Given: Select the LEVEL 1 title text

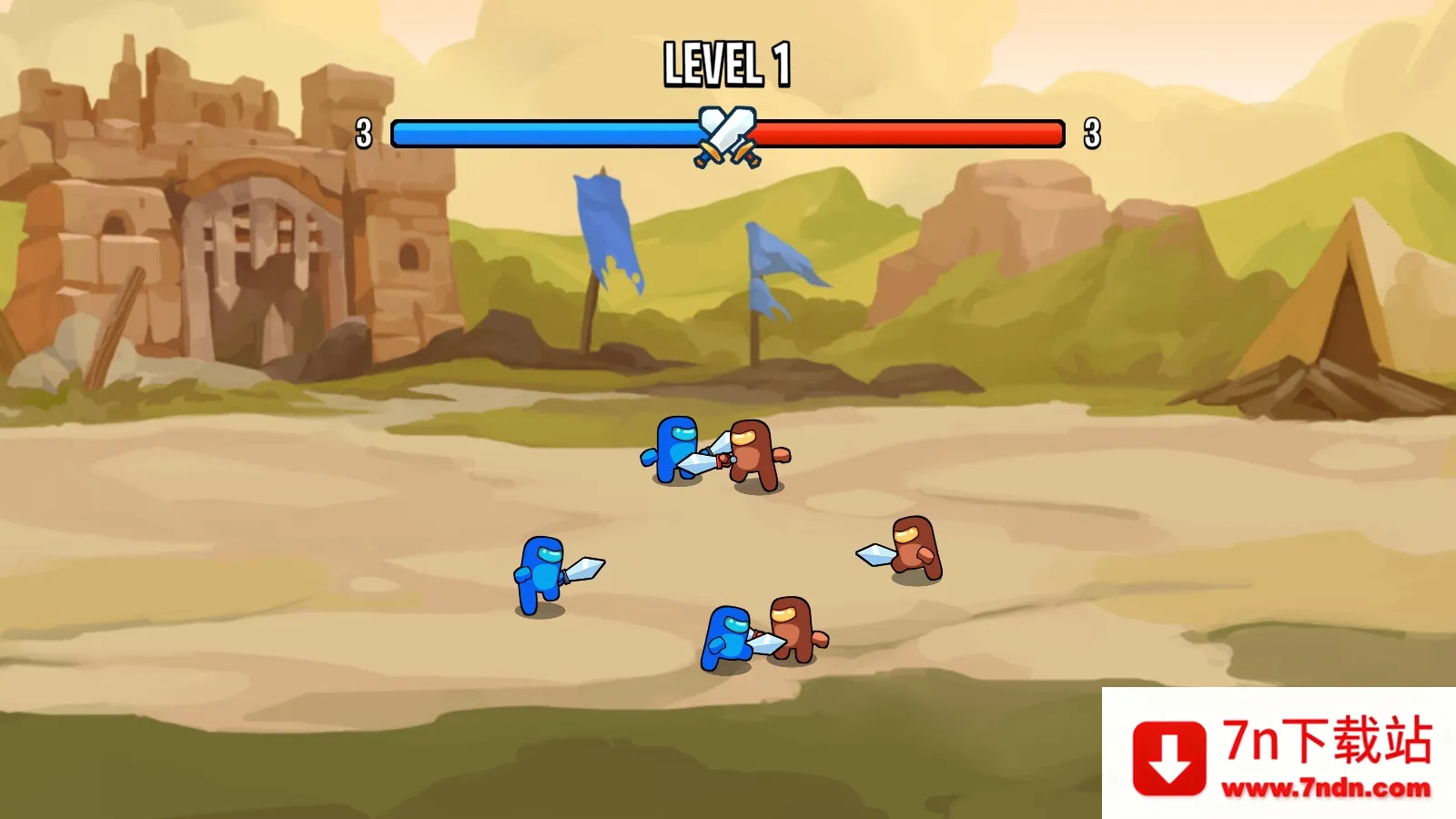Looking at the screenshot, I should click(x=728, y=62).
